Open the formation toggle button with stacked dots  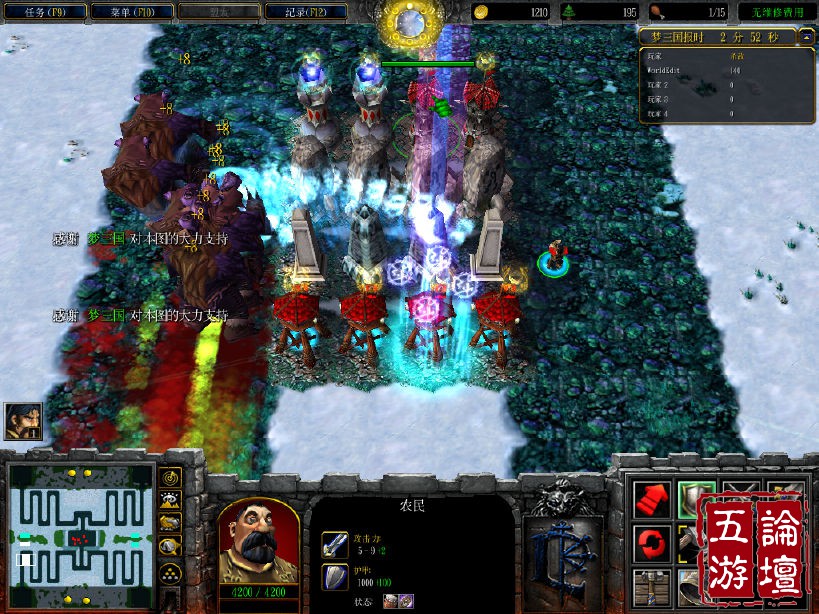point(171,572)
